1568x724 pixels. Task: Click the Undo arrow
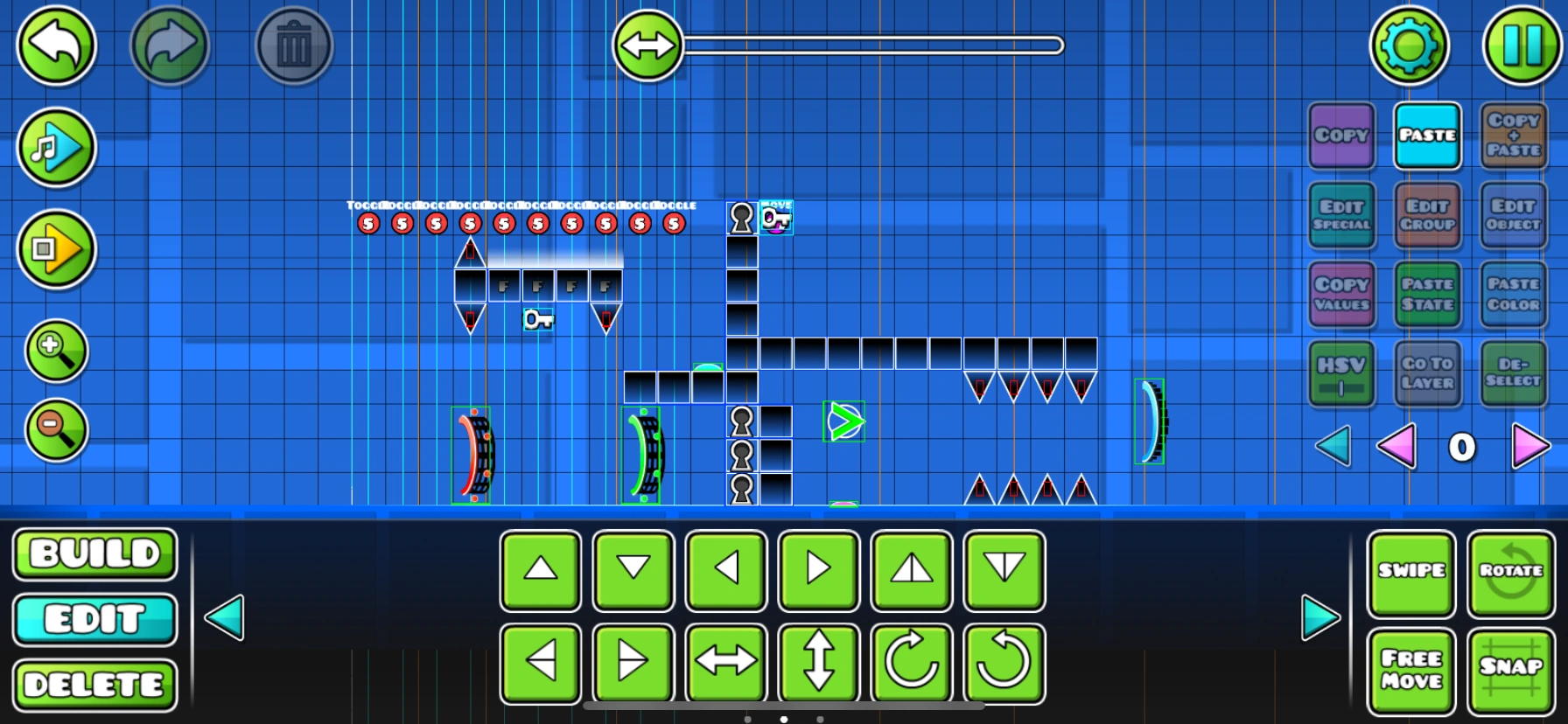coord(55,46)
